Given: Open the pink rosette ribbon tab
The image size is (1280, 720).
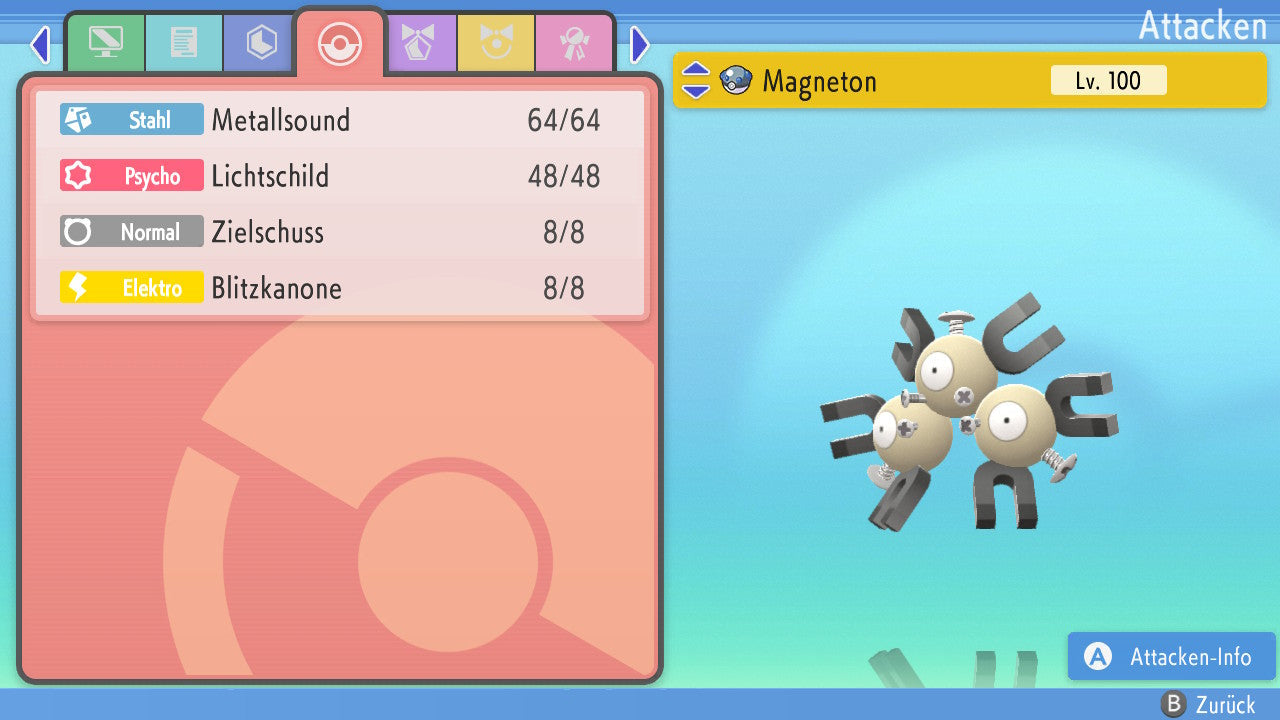Looking at the screenshot, I should pos(574,42).
